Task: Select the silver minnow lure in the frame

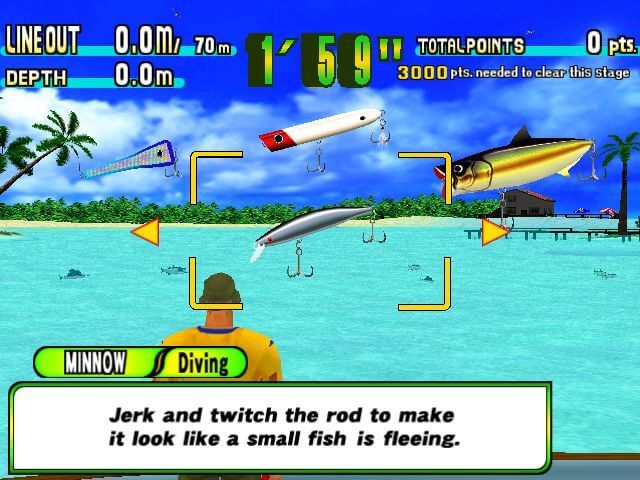Action: coord(314,227)
